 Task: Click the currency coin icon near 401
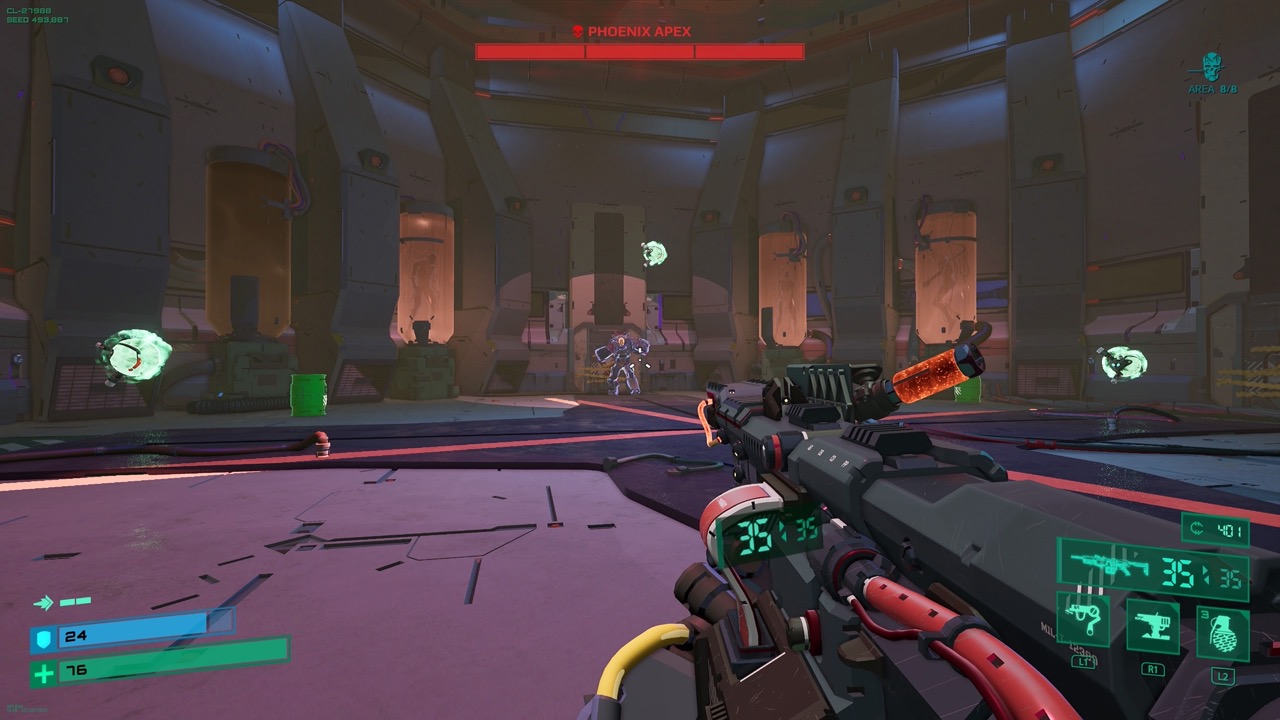point(1196,528)
